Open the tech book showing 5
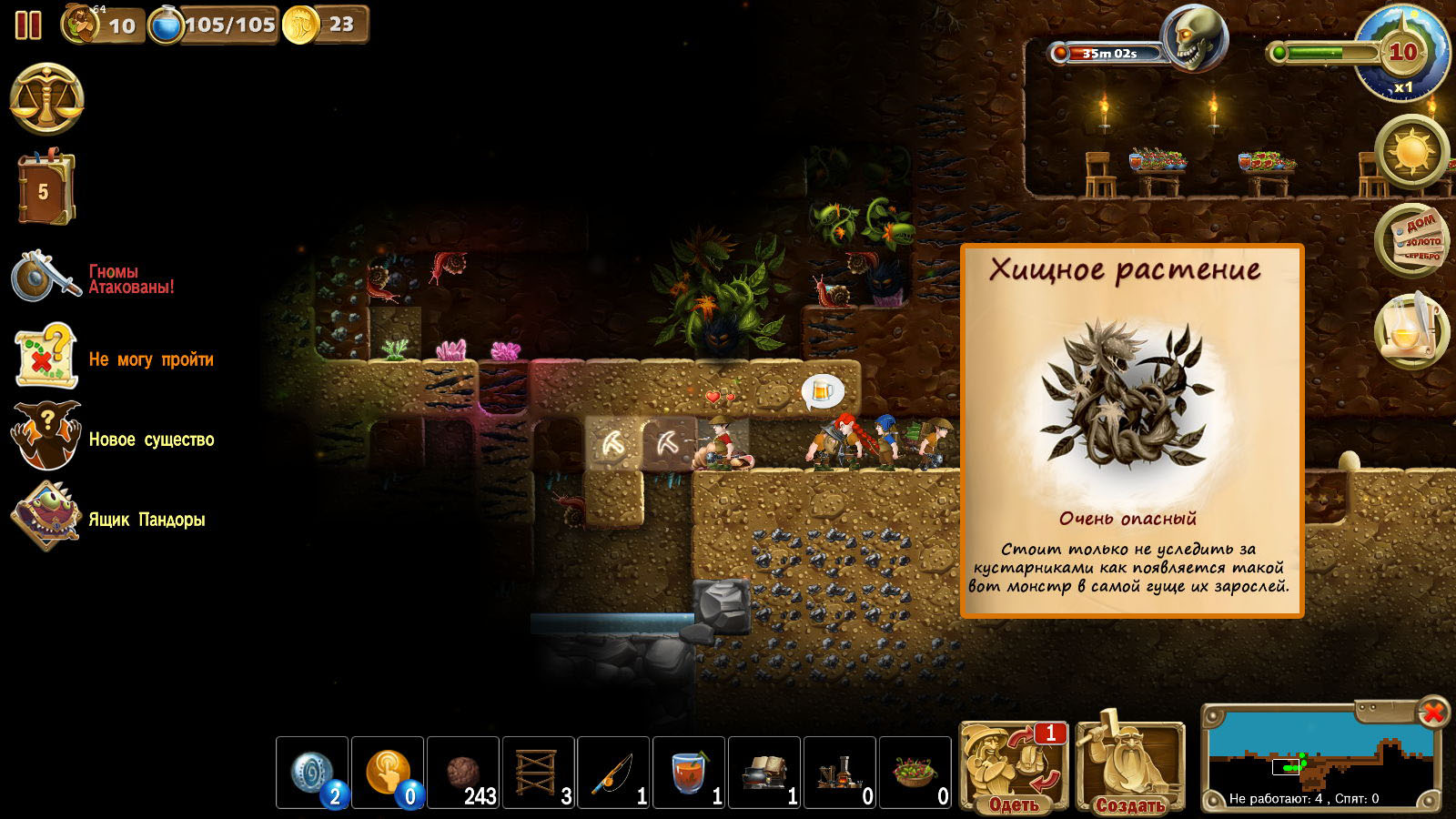 [45, 190]
